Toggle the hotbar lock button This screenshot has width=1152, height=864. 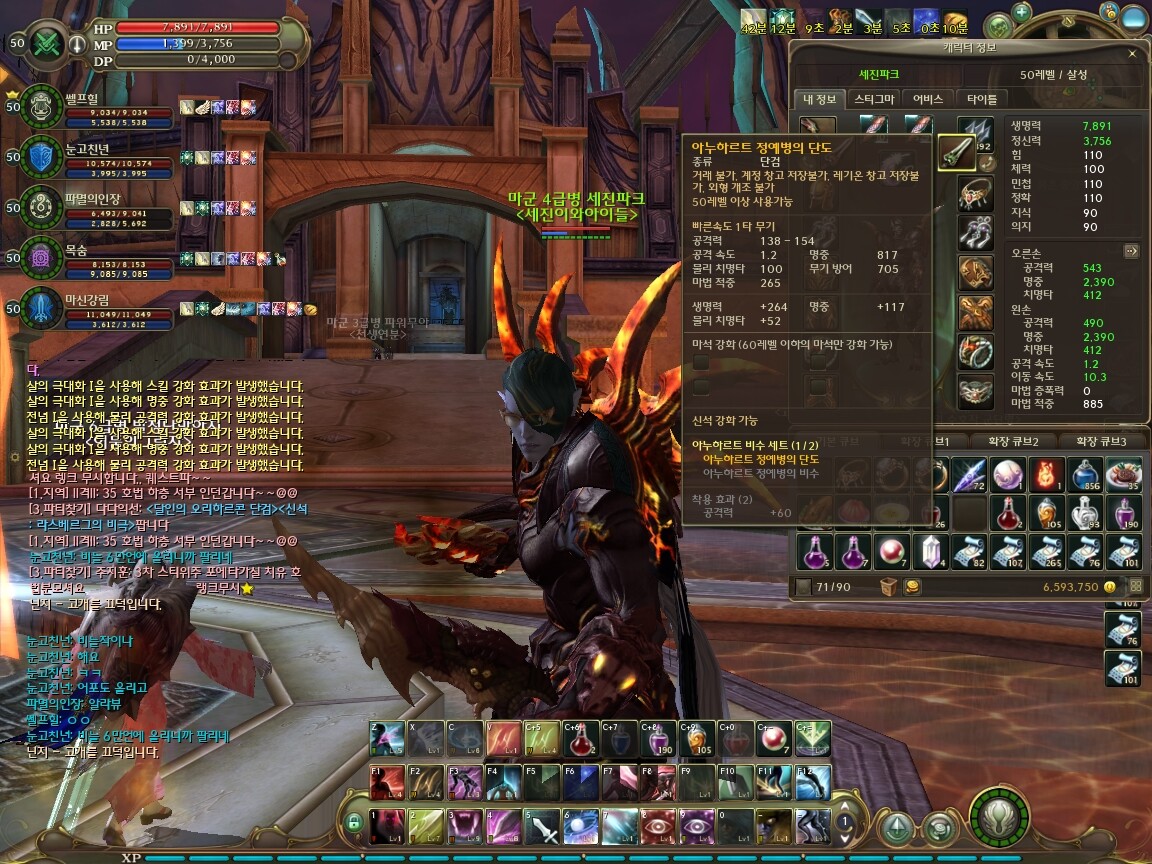tap(352, 823)
